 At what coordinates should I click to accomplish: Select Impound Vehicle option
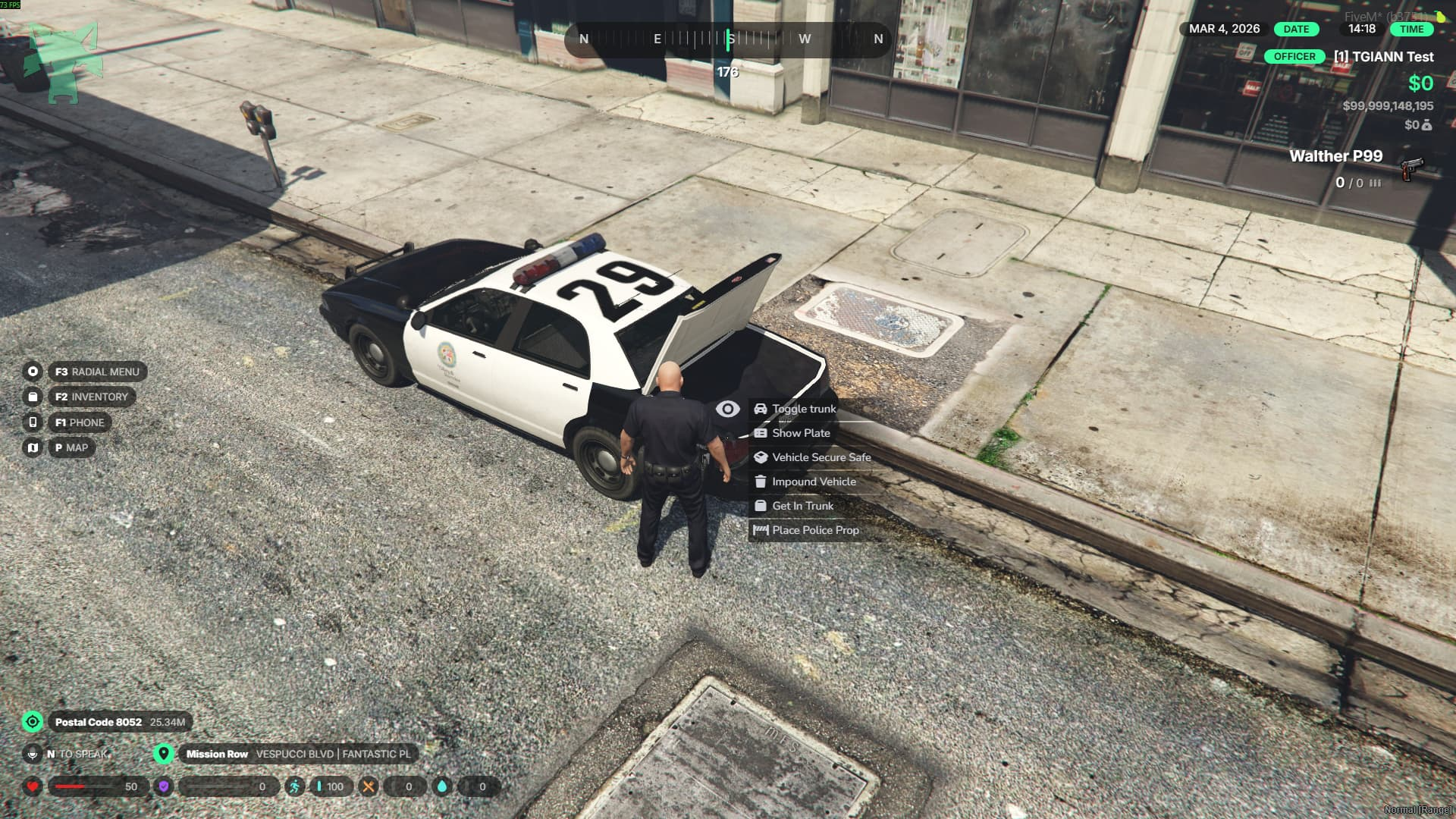click(813, 482)
